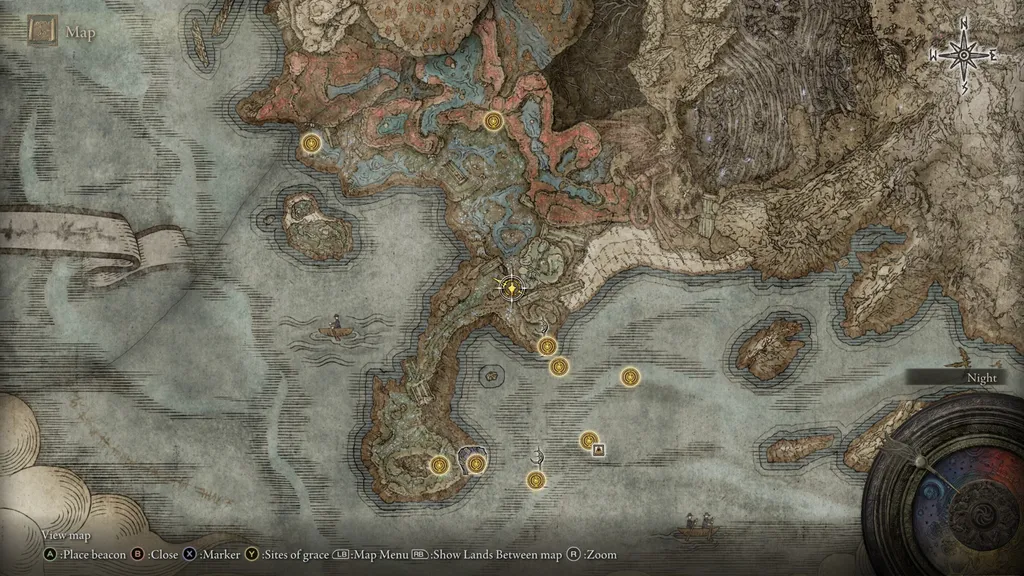The image size is (1024, 576).
Task: Pick the site of grace next to the square icon
Action: tap(589, 439)
